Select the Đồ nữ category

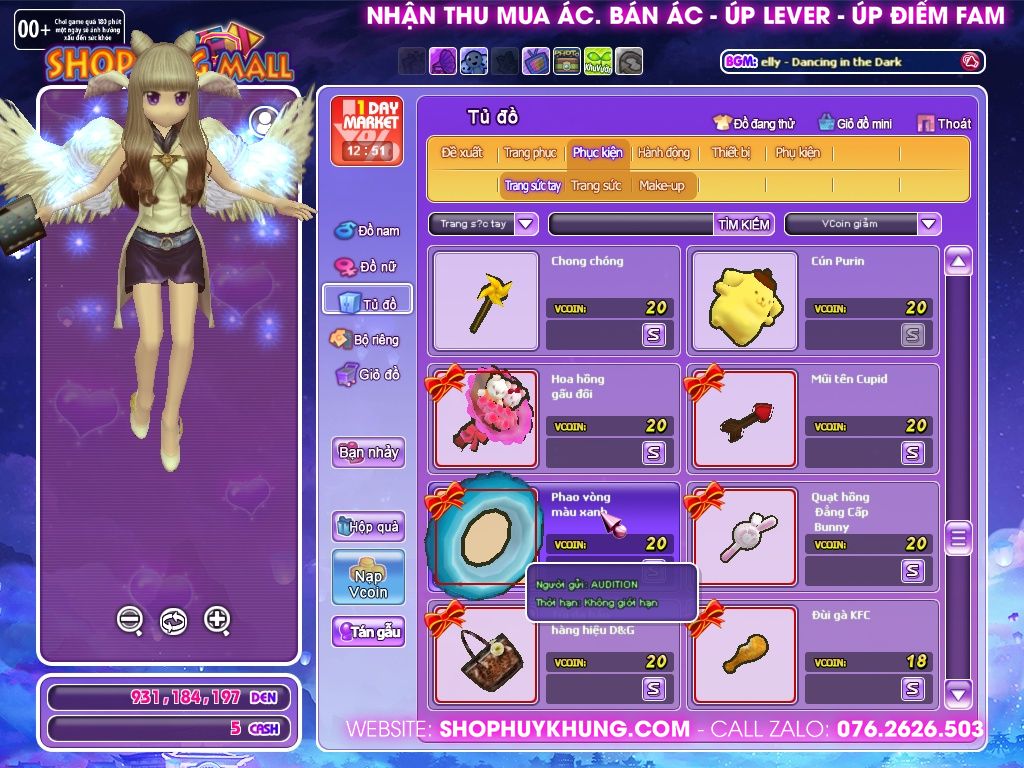tap(367, 267)
